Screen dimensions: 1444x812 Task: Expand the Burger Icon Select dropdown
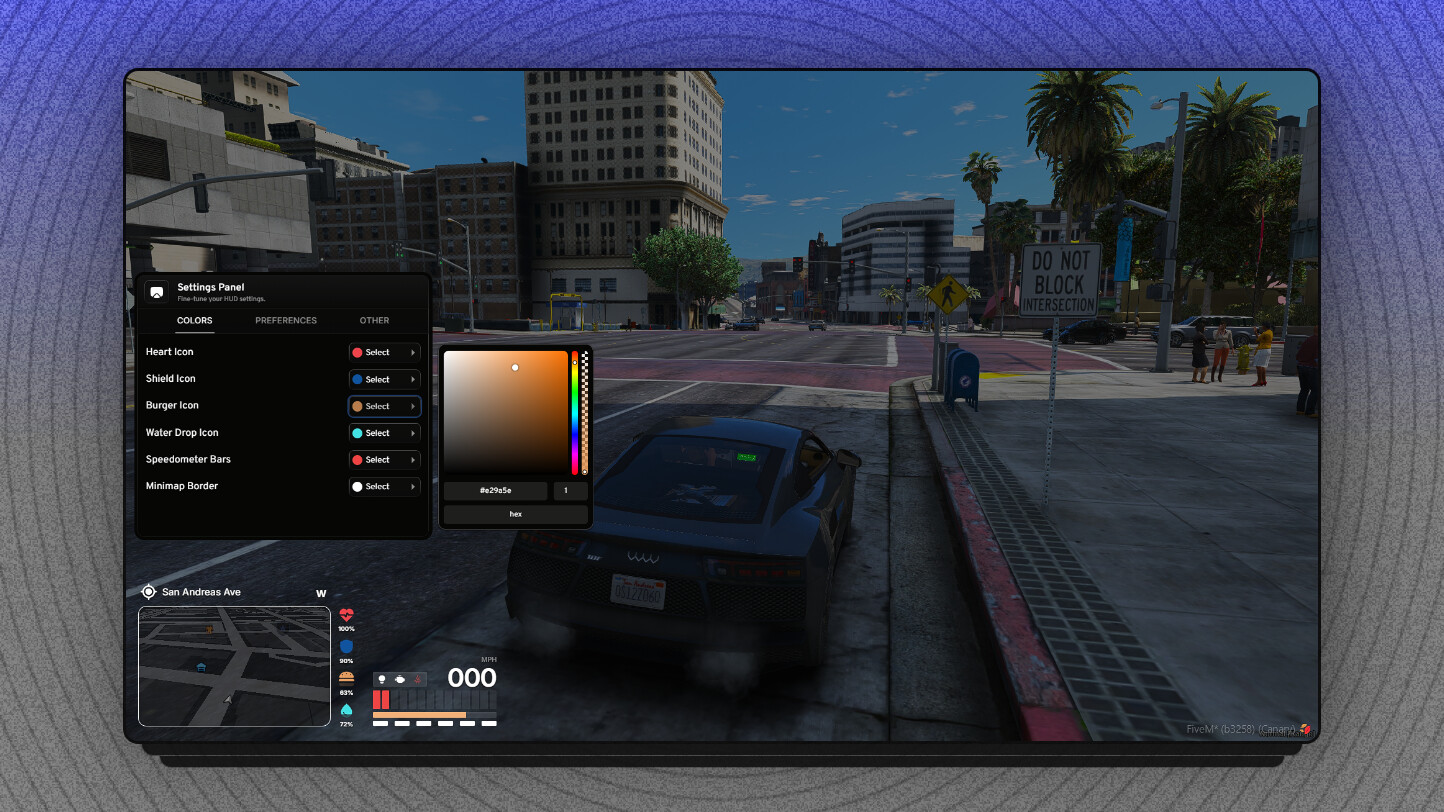point(384,406)
